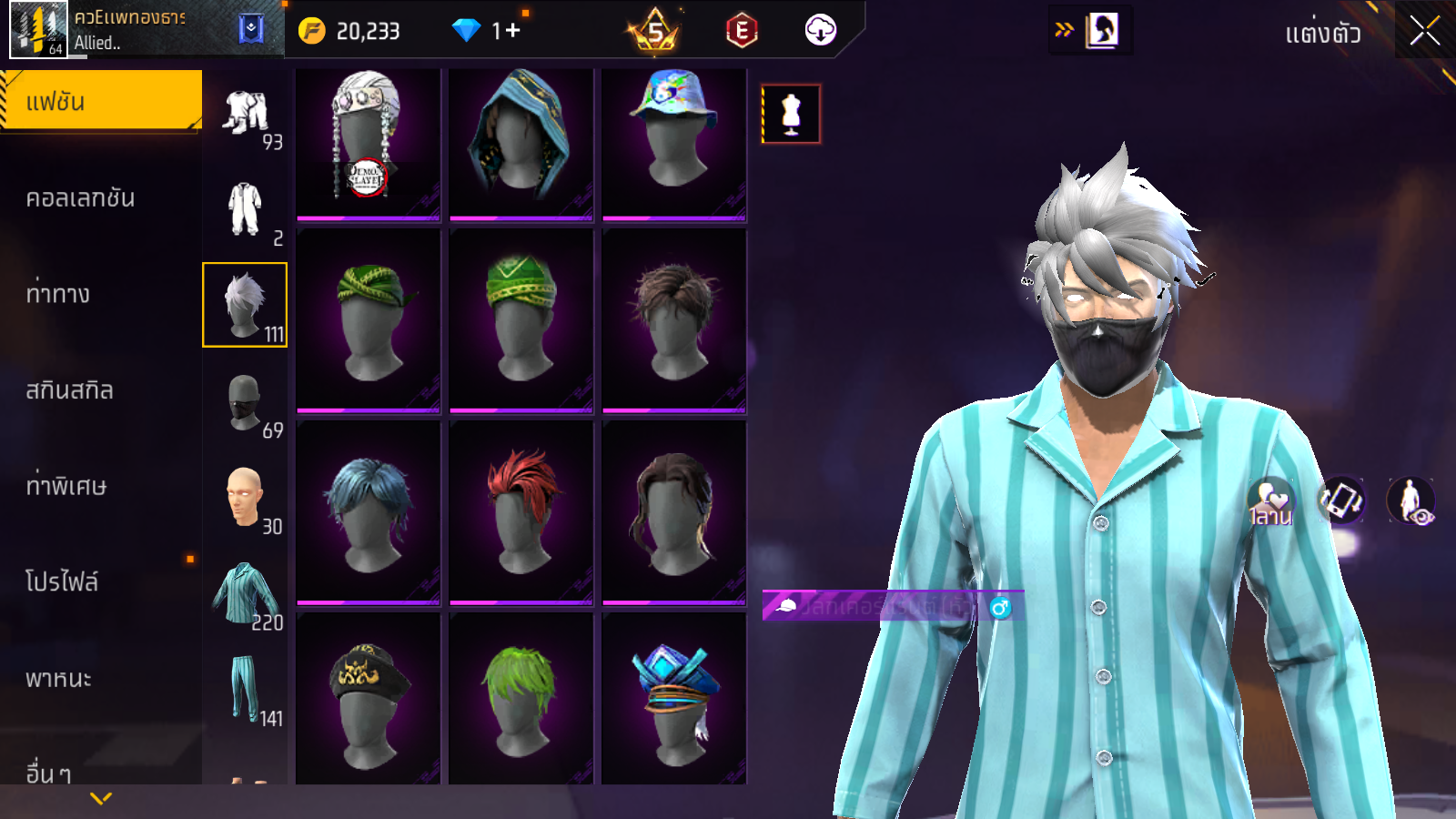Select the bright green hair item
This screenshot has width=1456, height=819.
click(x=521, y=699)
